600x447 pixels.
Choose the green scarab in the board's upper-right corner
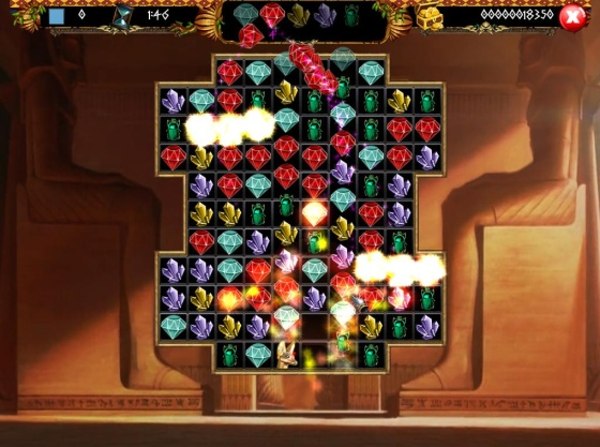428,99
